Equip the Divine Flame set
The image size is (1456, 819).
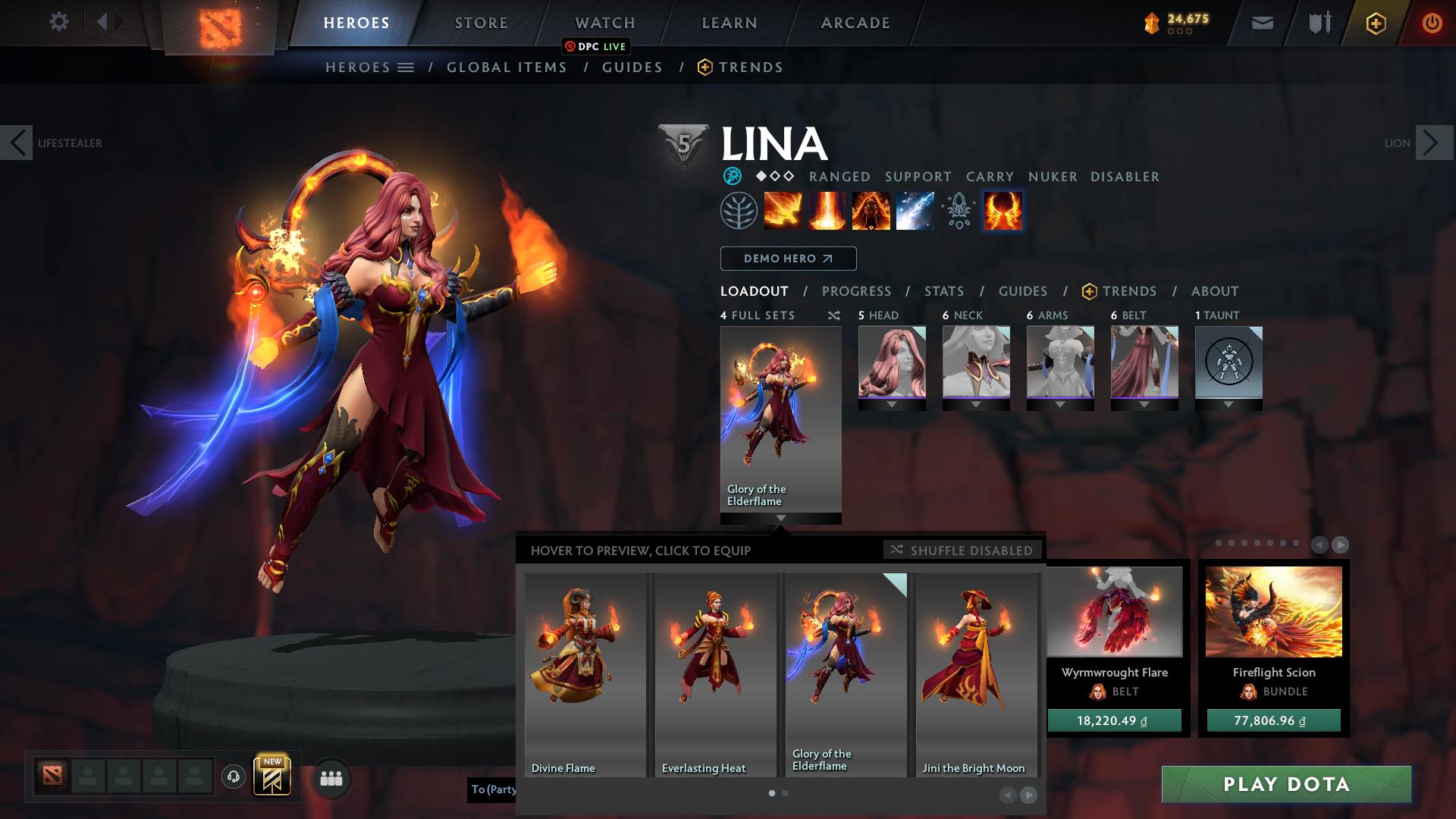click(585, 674)
